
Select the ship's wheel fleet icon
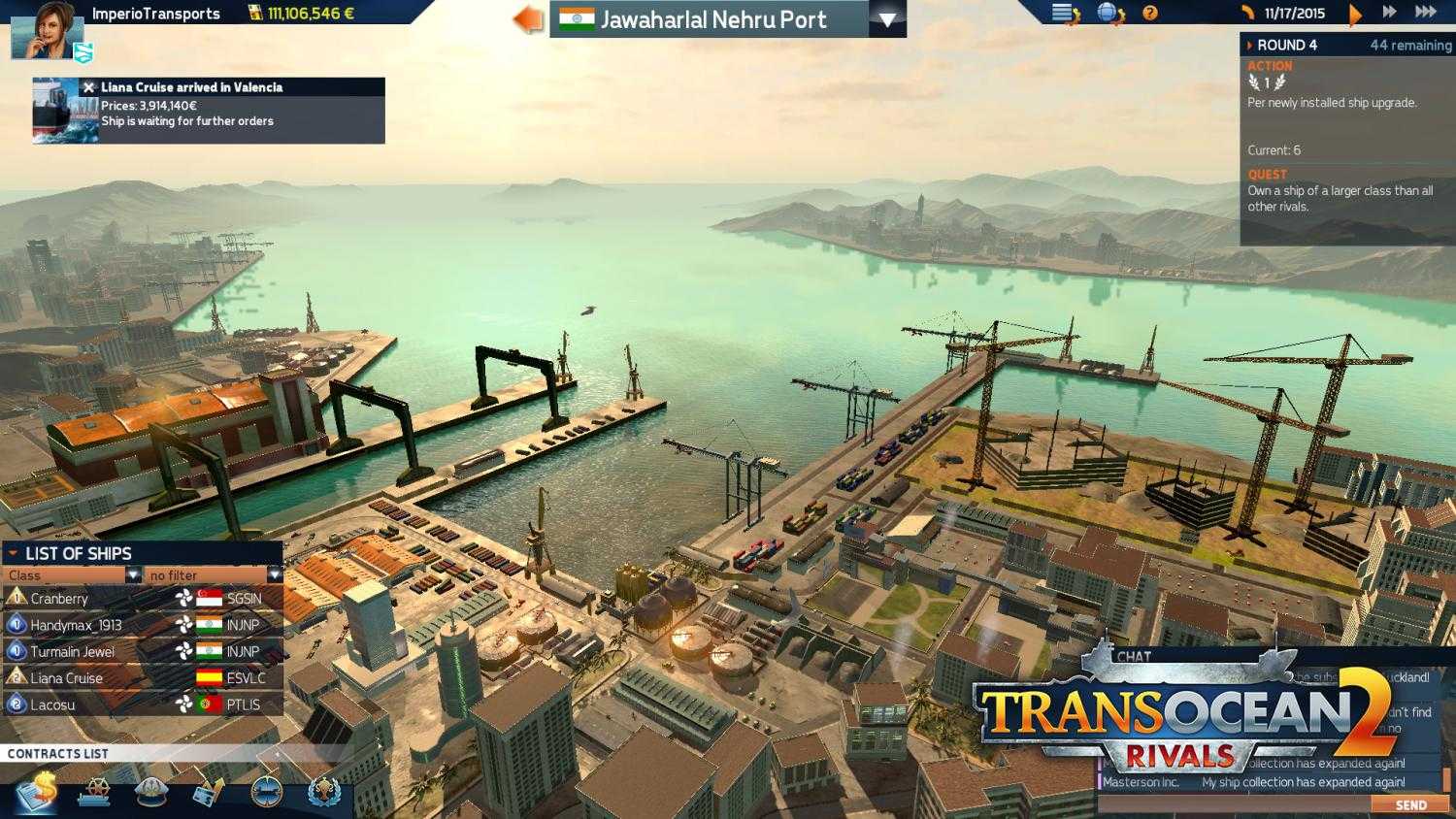coord(94,794)
